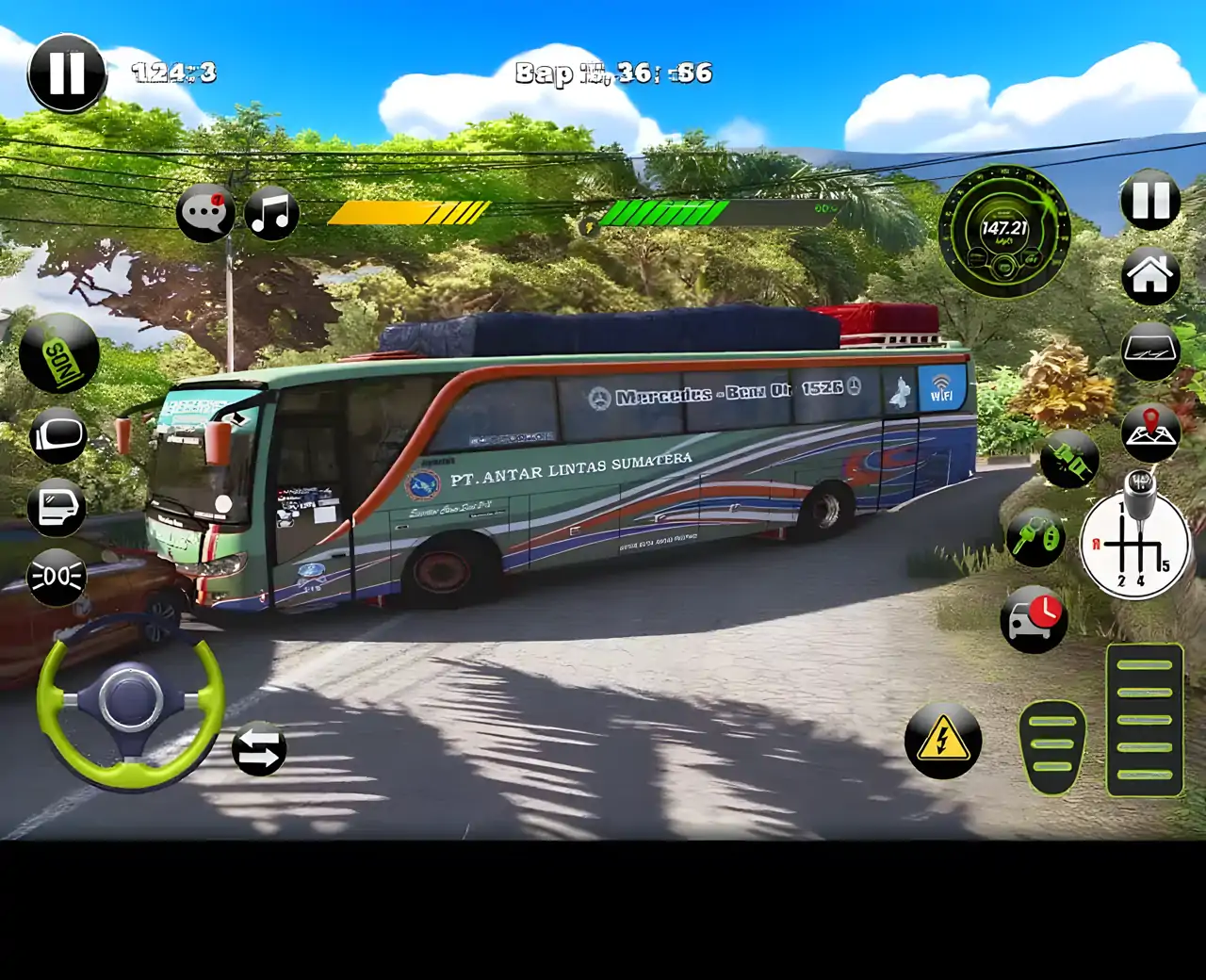
Task: Activate the yellow warning triangle button
Action: 942,740
